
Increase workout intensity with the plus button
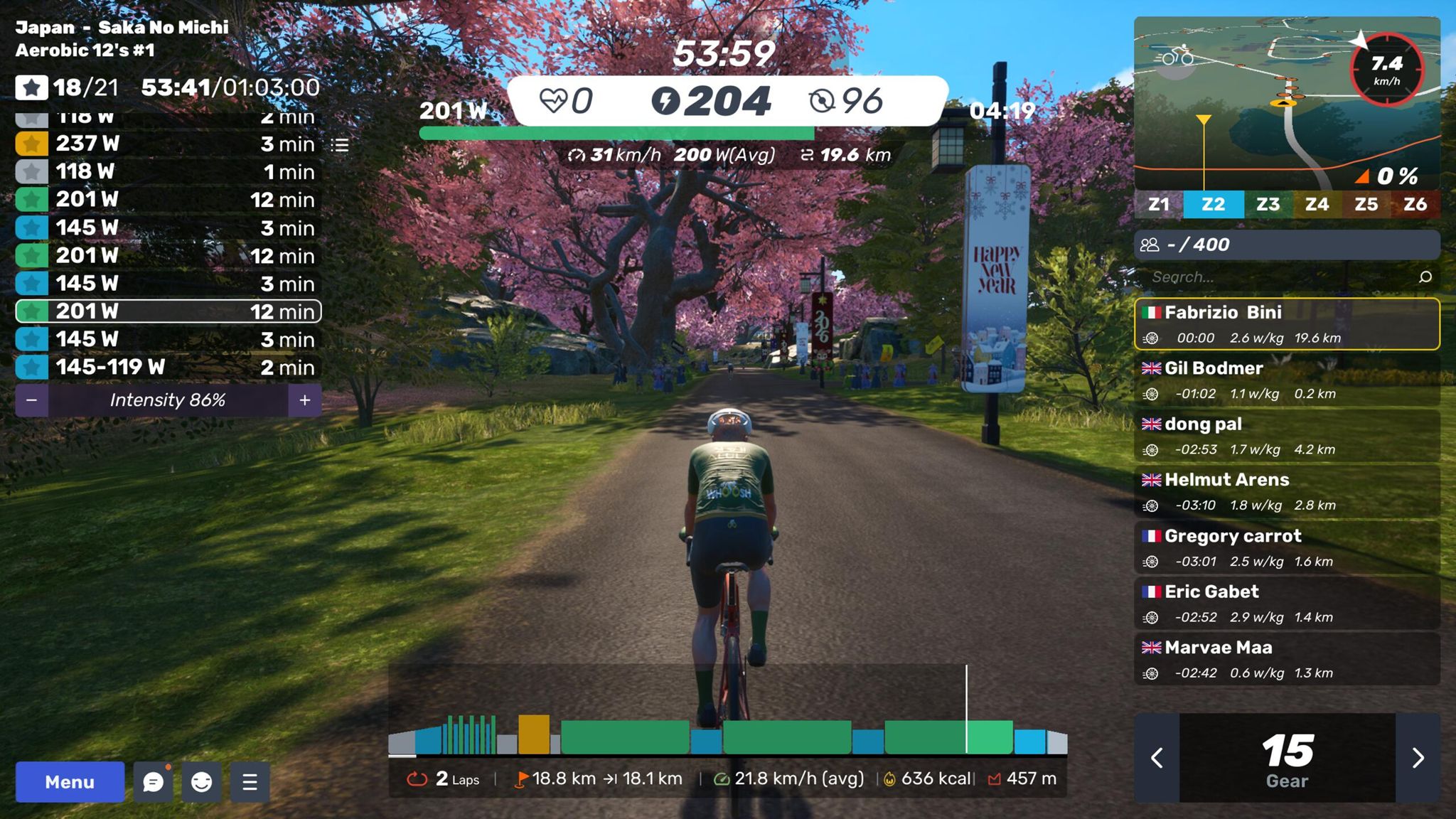pyautogui.click(x=305, y=400)
